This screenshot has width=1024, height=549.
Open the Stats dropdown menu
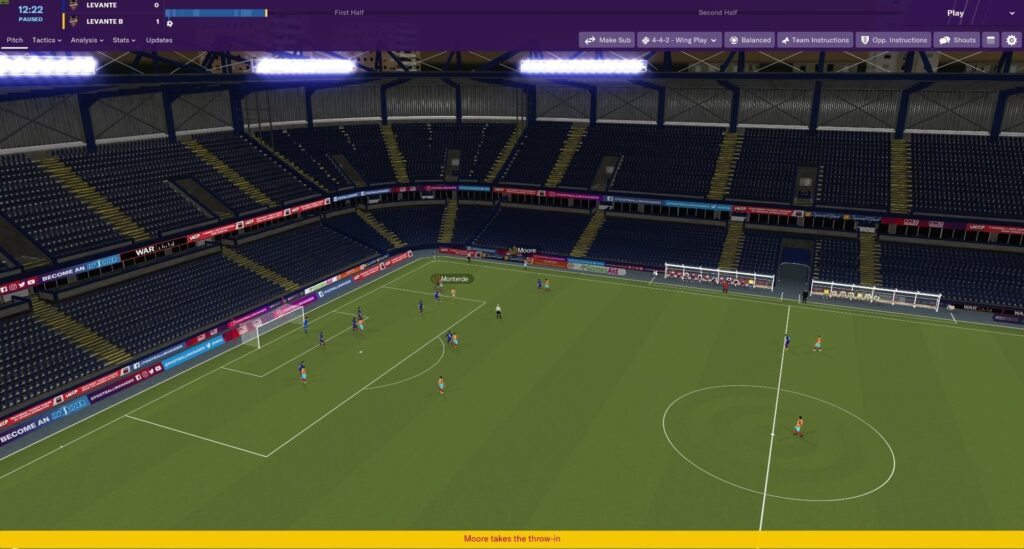pyautogui.click(x=124, y=40)
